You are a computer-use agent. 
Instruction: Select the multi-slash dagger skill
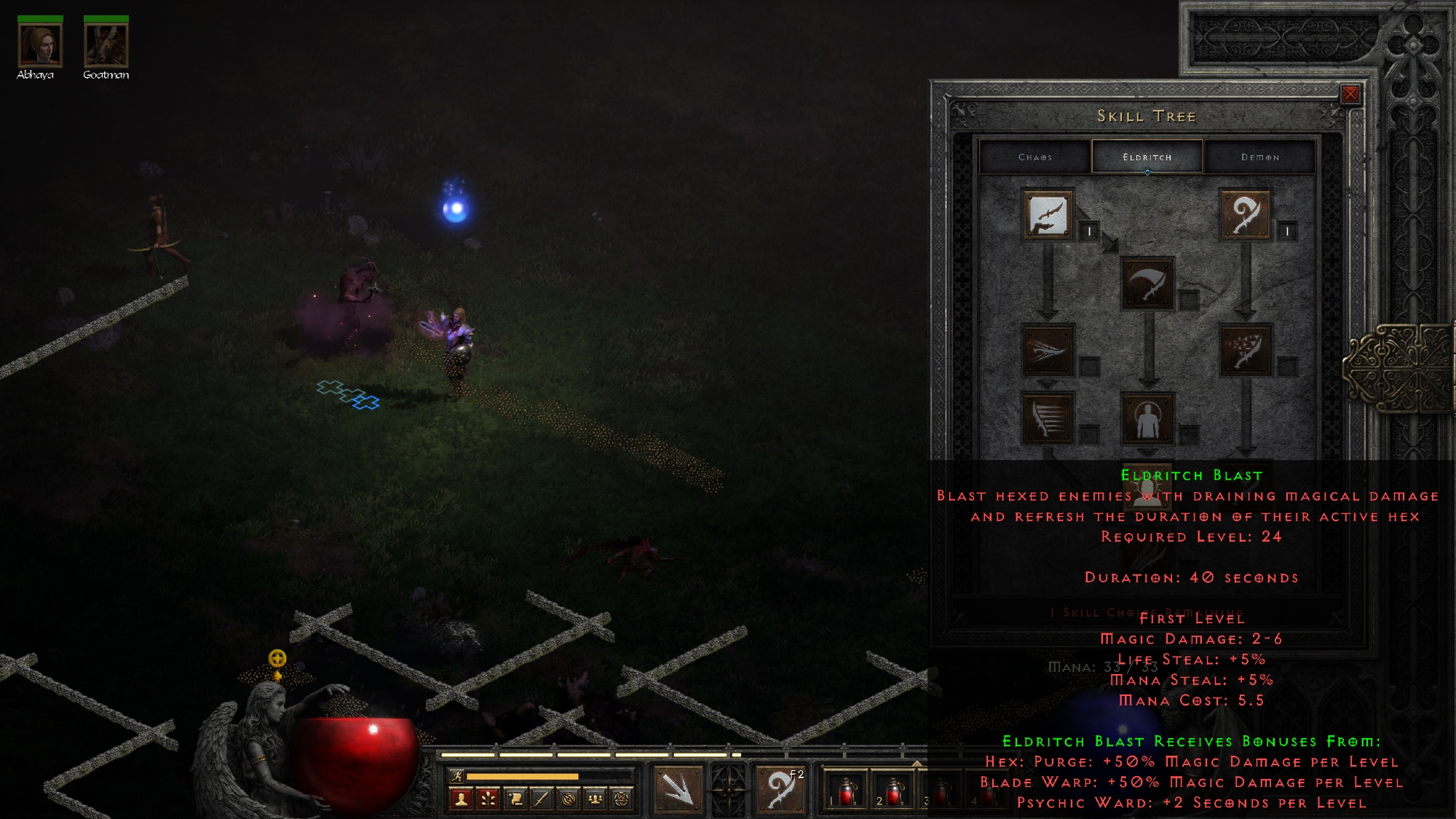[1048, 419]
